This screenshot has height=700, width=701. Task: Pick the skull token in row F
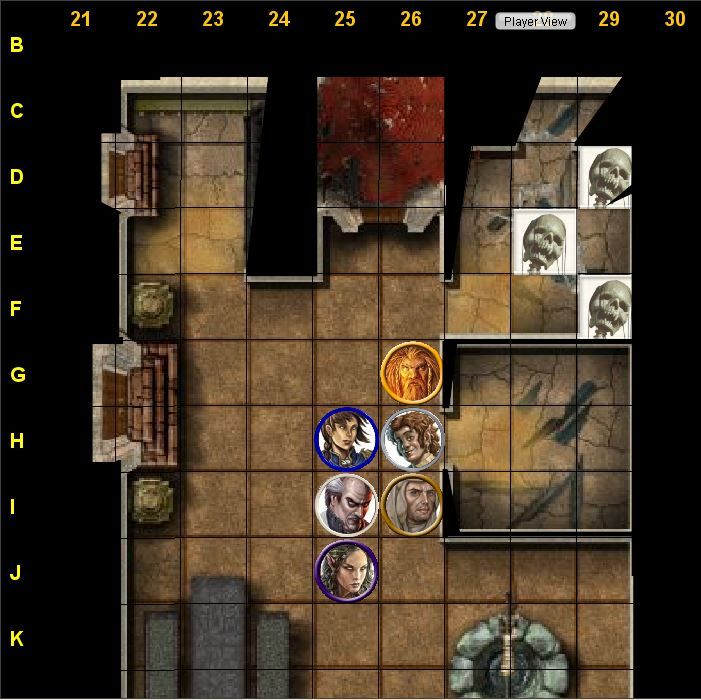pyautogui.click(x=607, y=307)
